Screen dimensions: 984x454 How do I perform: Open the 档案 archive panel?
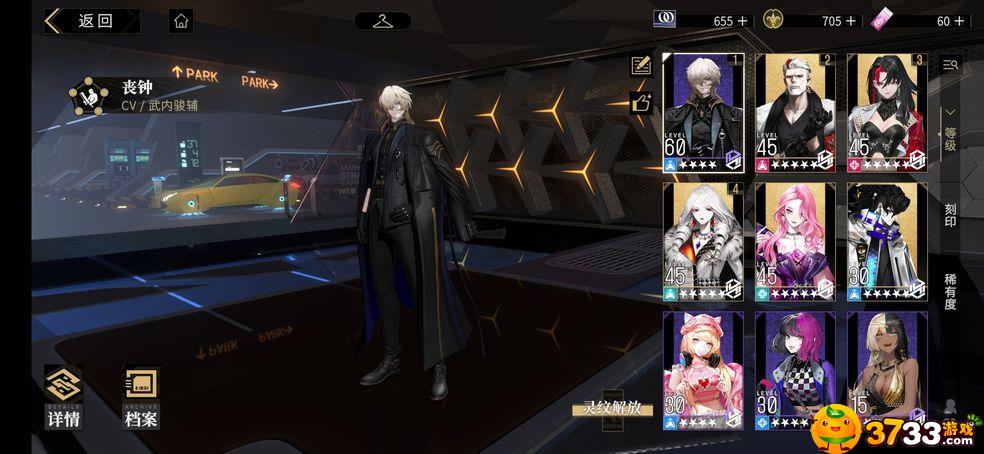[x=141, y=397]
